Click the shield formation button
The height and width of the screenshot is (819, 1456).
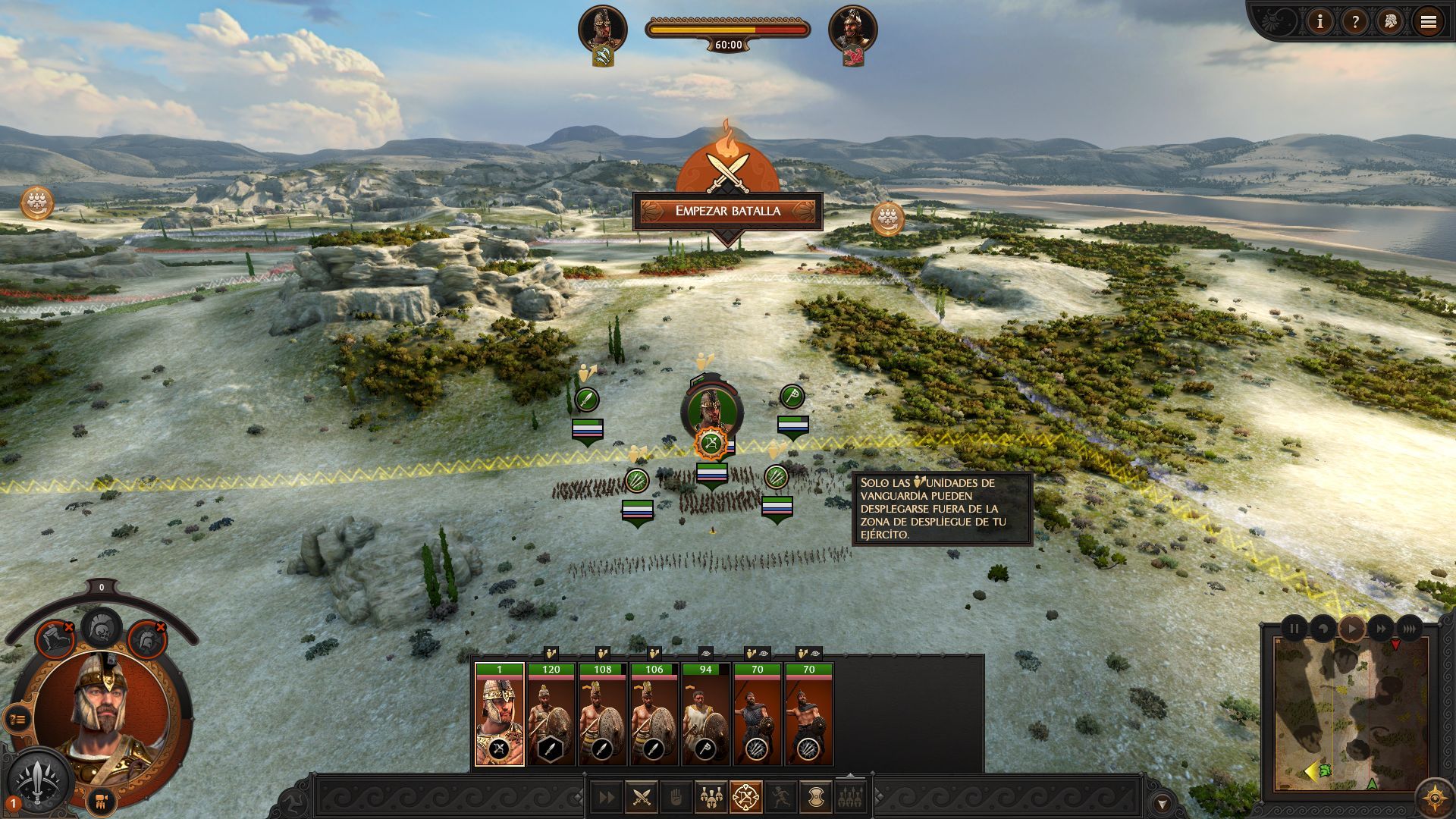(815, 797)
